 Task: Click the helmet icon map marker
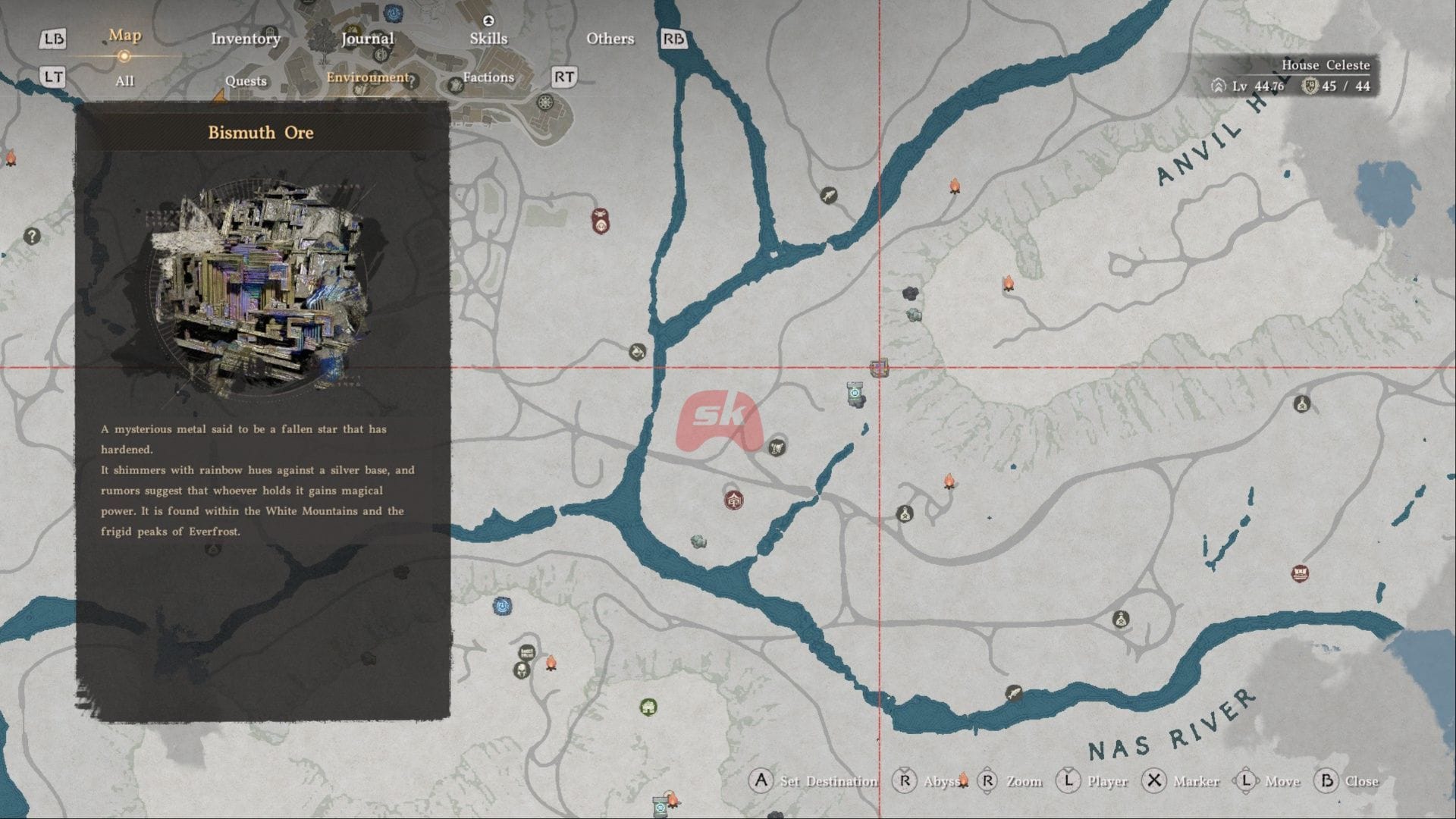pyautogui.click(x=521, y=670)
